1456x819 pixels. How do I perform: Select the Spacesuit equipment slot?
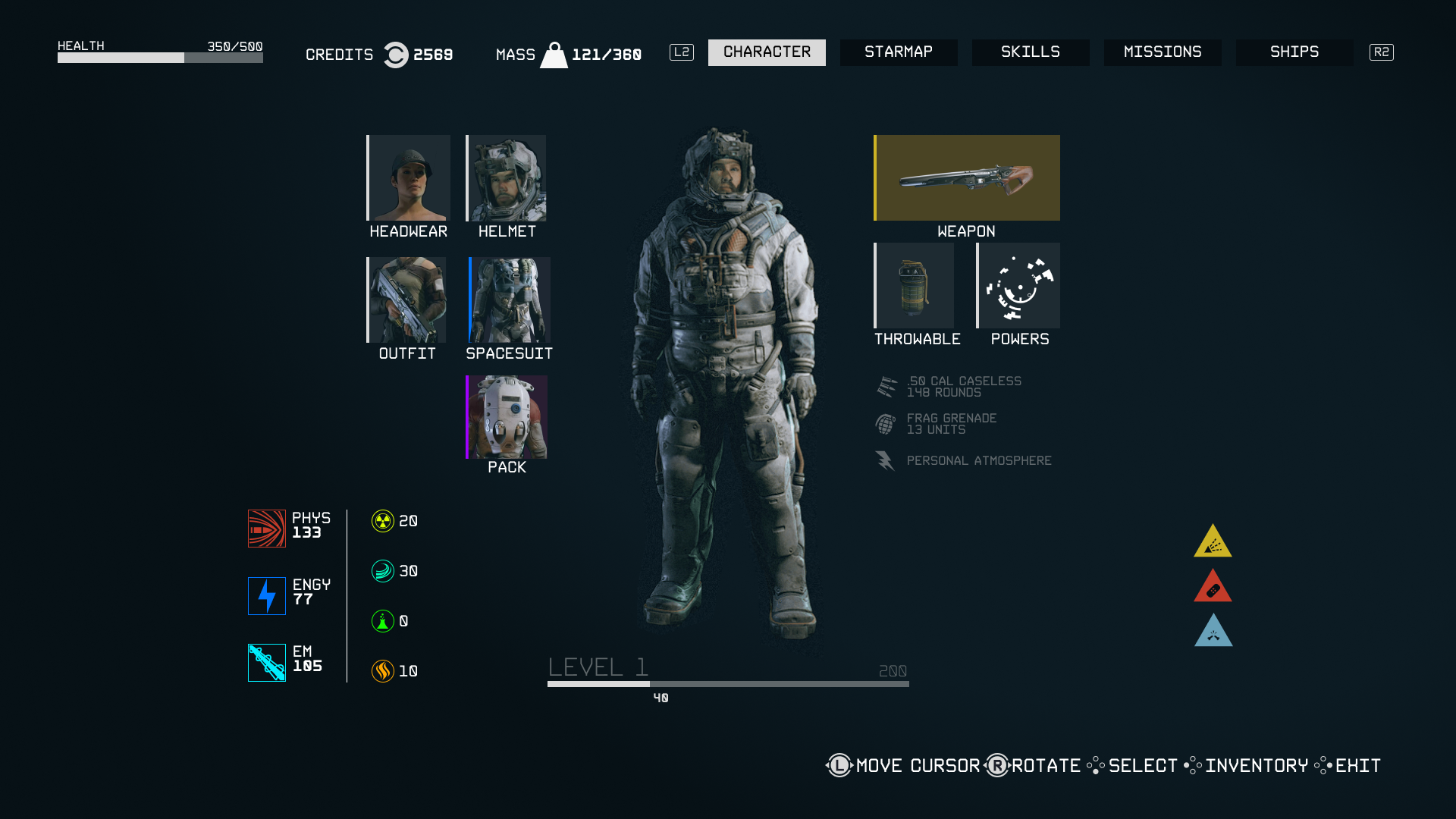[x=510, y=300]
